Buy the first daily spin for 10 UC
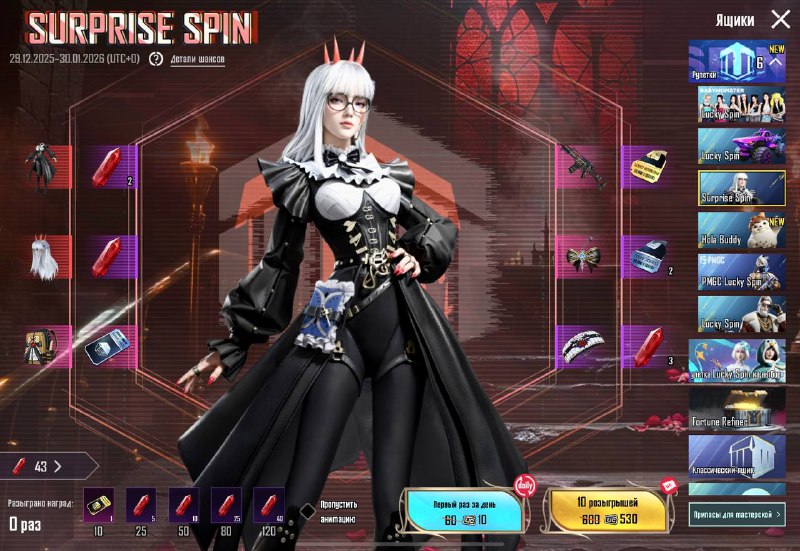 click(463, 510)
